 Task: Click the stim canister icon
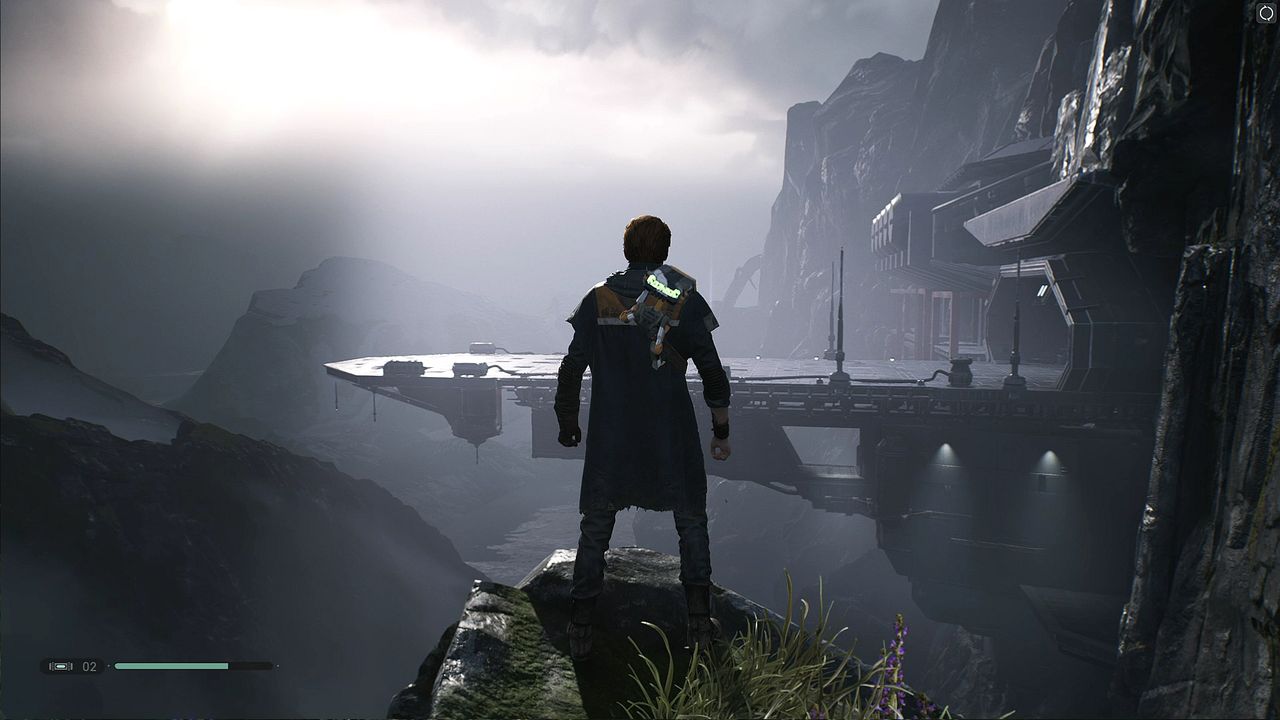[60, 666]
